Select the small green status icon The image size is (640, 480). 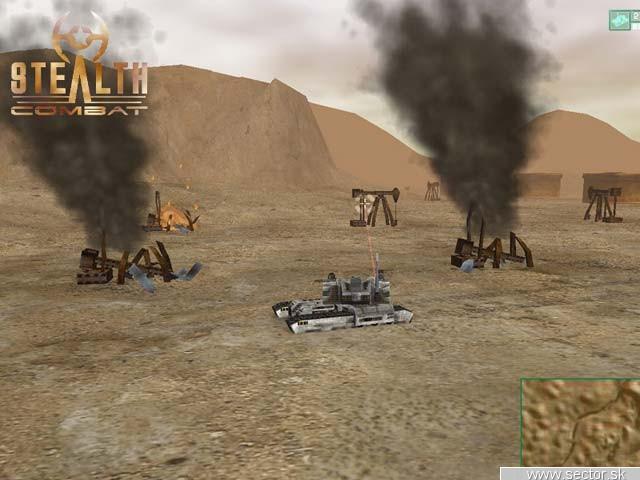pos(620,19)
